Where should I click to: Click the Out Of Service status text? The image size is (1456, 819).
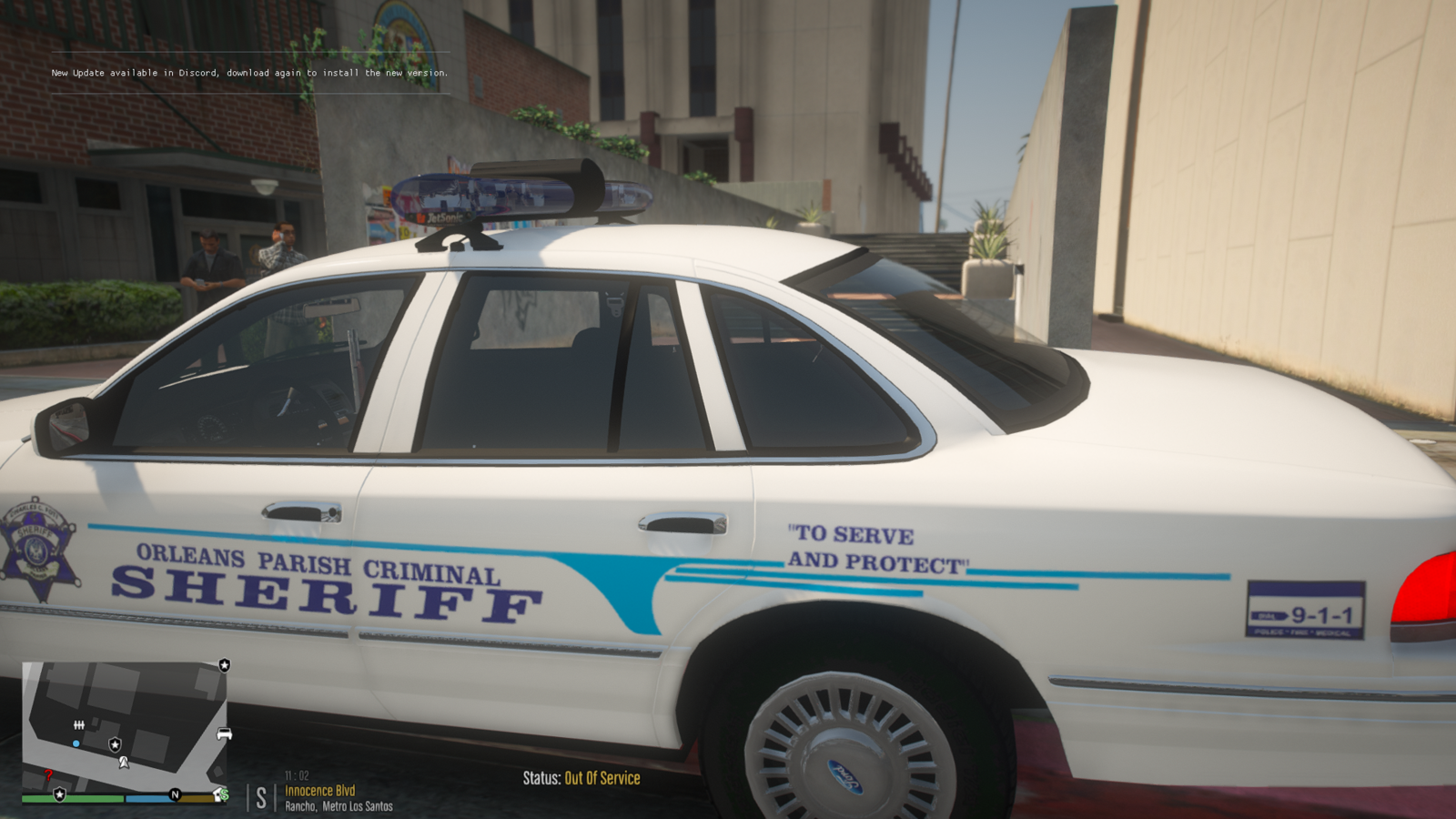coord(601,779)
